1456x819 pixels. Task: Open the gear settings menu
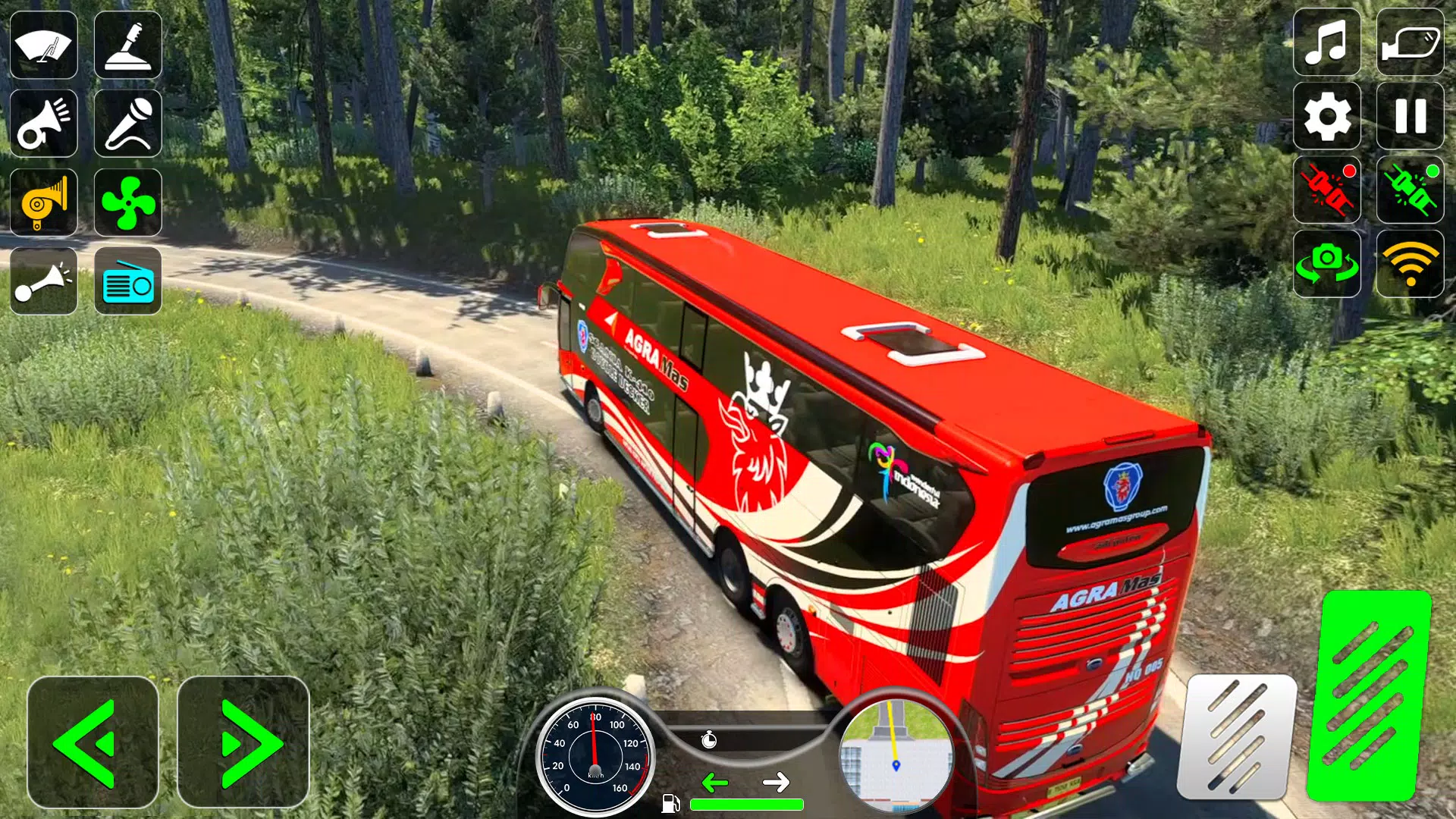click(x=1326, y=116)
